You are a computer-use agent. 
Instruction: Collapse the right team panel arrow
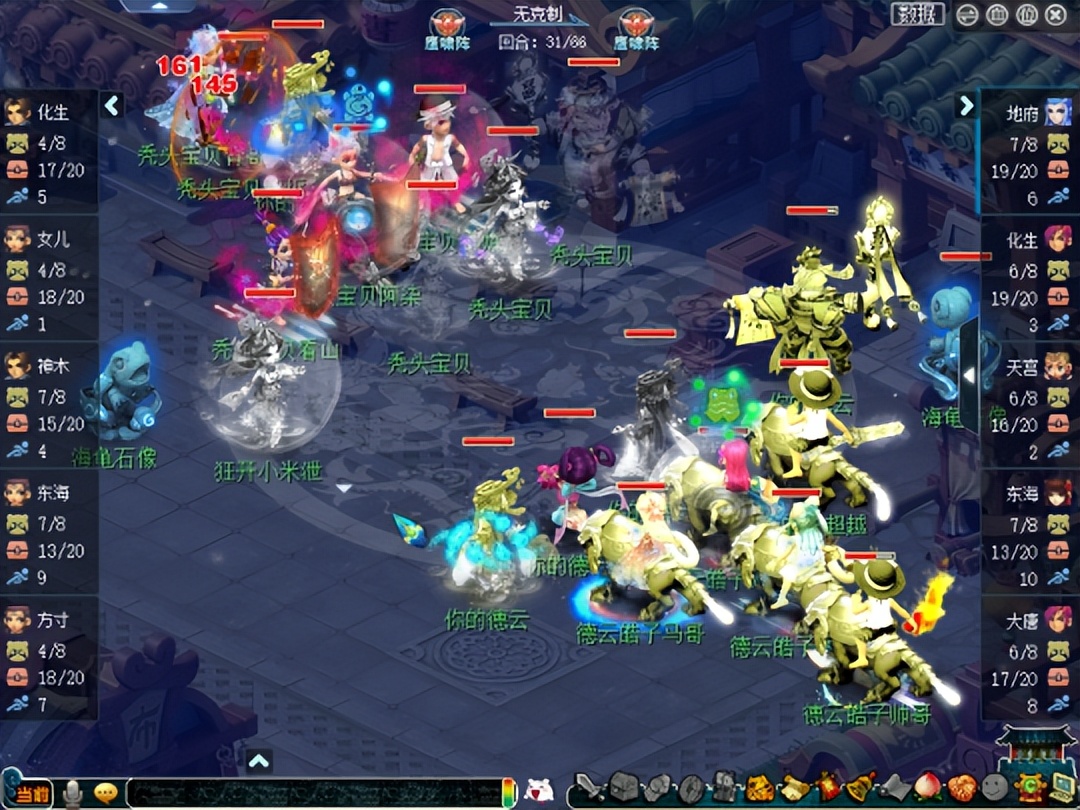[x=966, y=105]
